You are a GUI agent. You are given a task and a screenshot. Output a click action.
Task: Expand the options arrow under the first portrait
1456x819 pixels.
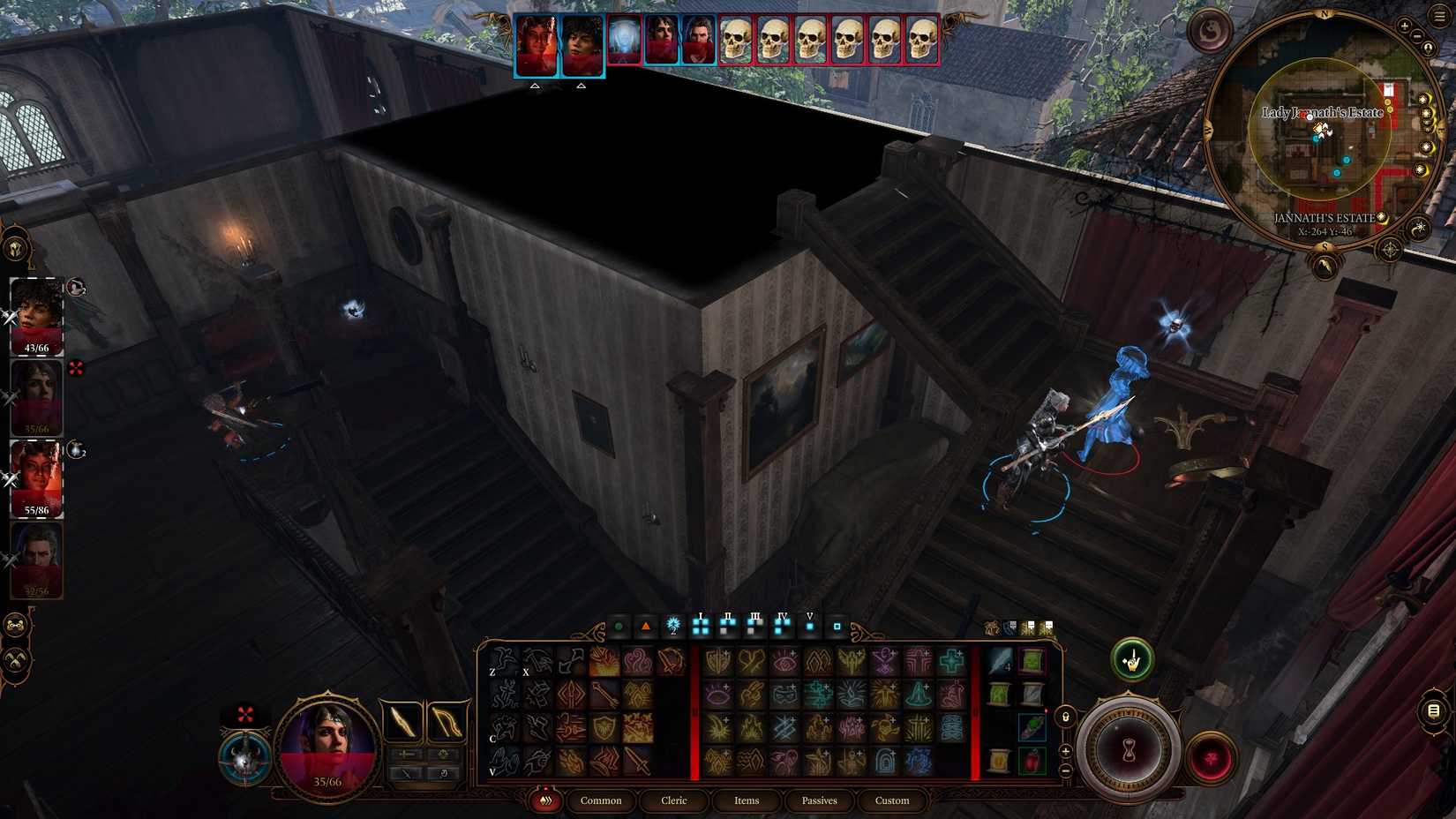click(x=535, y=86)
